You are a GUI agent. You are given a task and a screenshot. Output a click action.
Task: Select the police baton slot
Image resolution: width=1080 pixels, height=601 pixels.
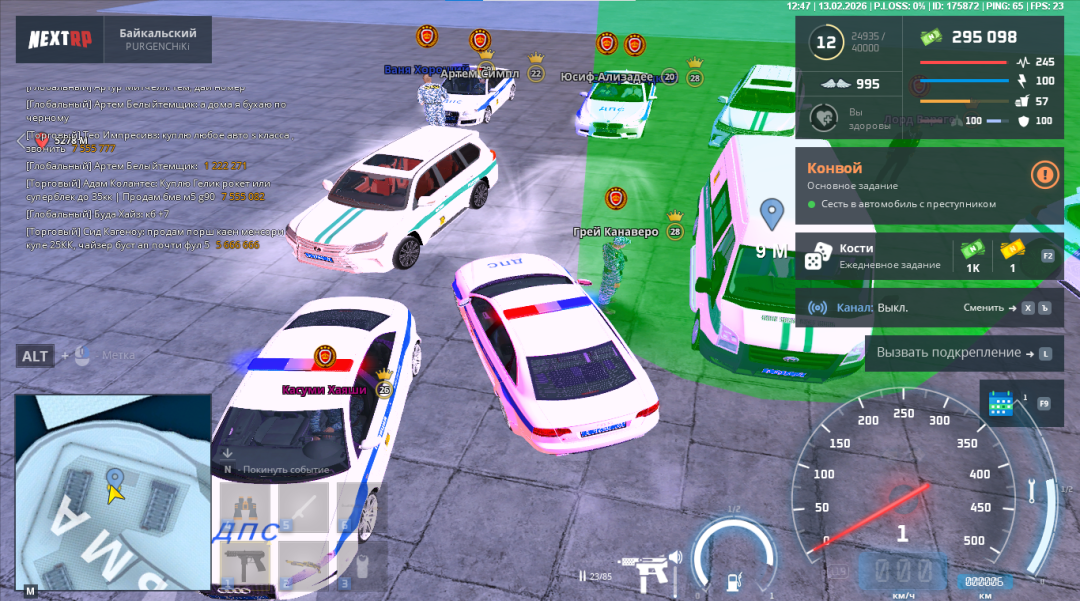(x=303, y=507)
